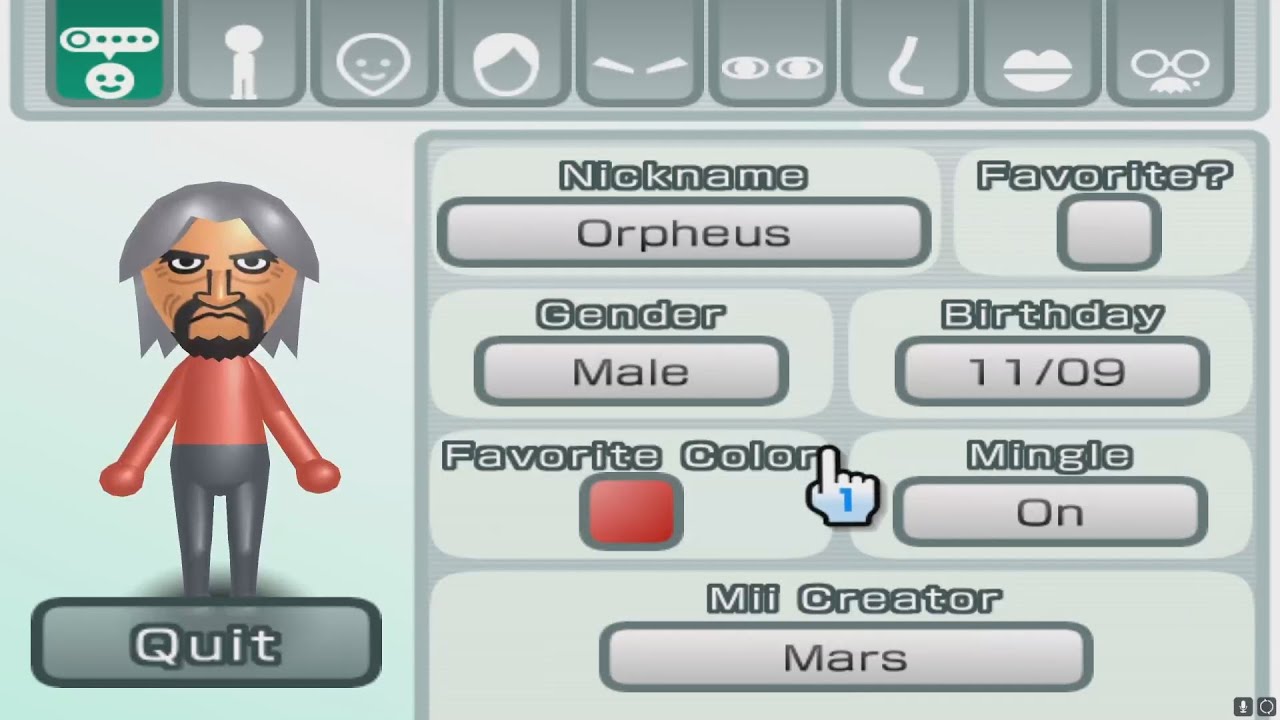The width and height of the screenshot is (1280, 720).
Task: Open the Birthday selector showing 11/09
Action: click(1050, 371)
